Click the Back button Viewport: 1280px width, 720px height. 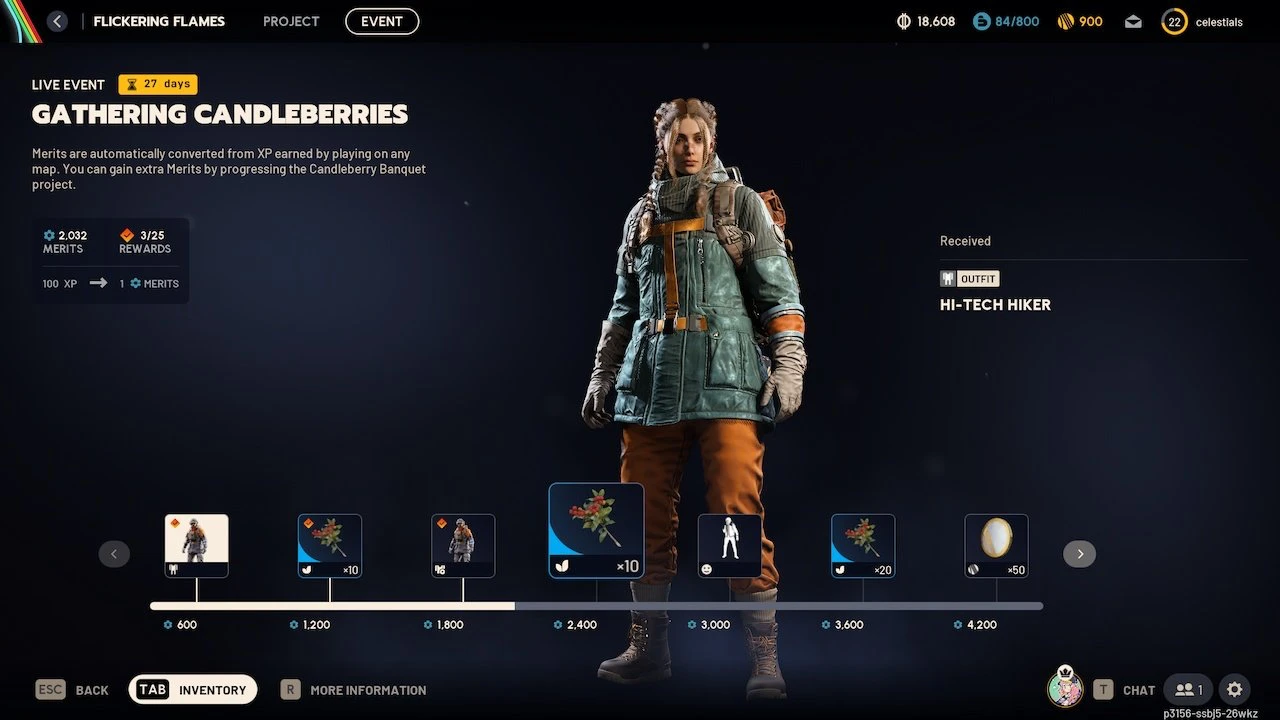[72, 689]
